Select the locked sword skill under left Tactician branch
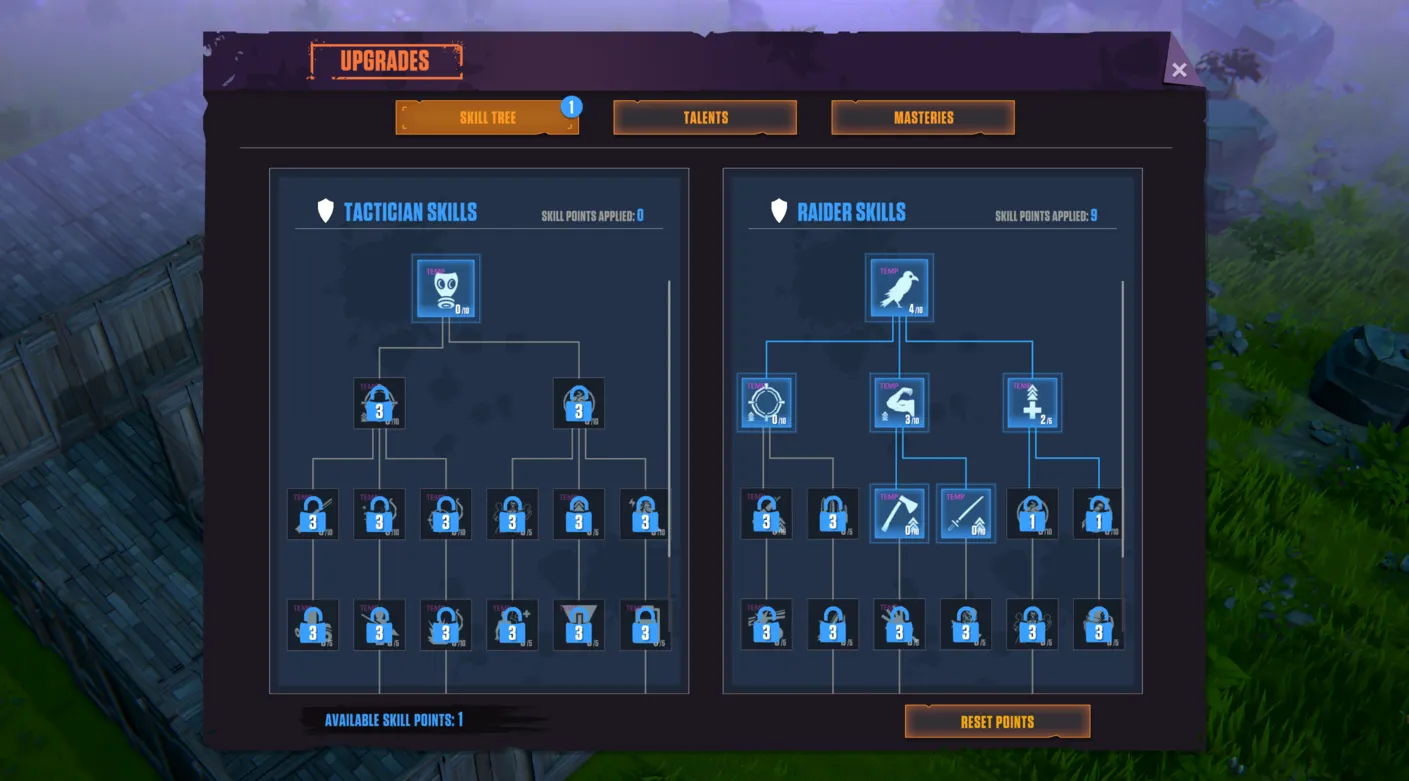The width and height of the screenshot is (1409, 781). (x=313, y=513)
